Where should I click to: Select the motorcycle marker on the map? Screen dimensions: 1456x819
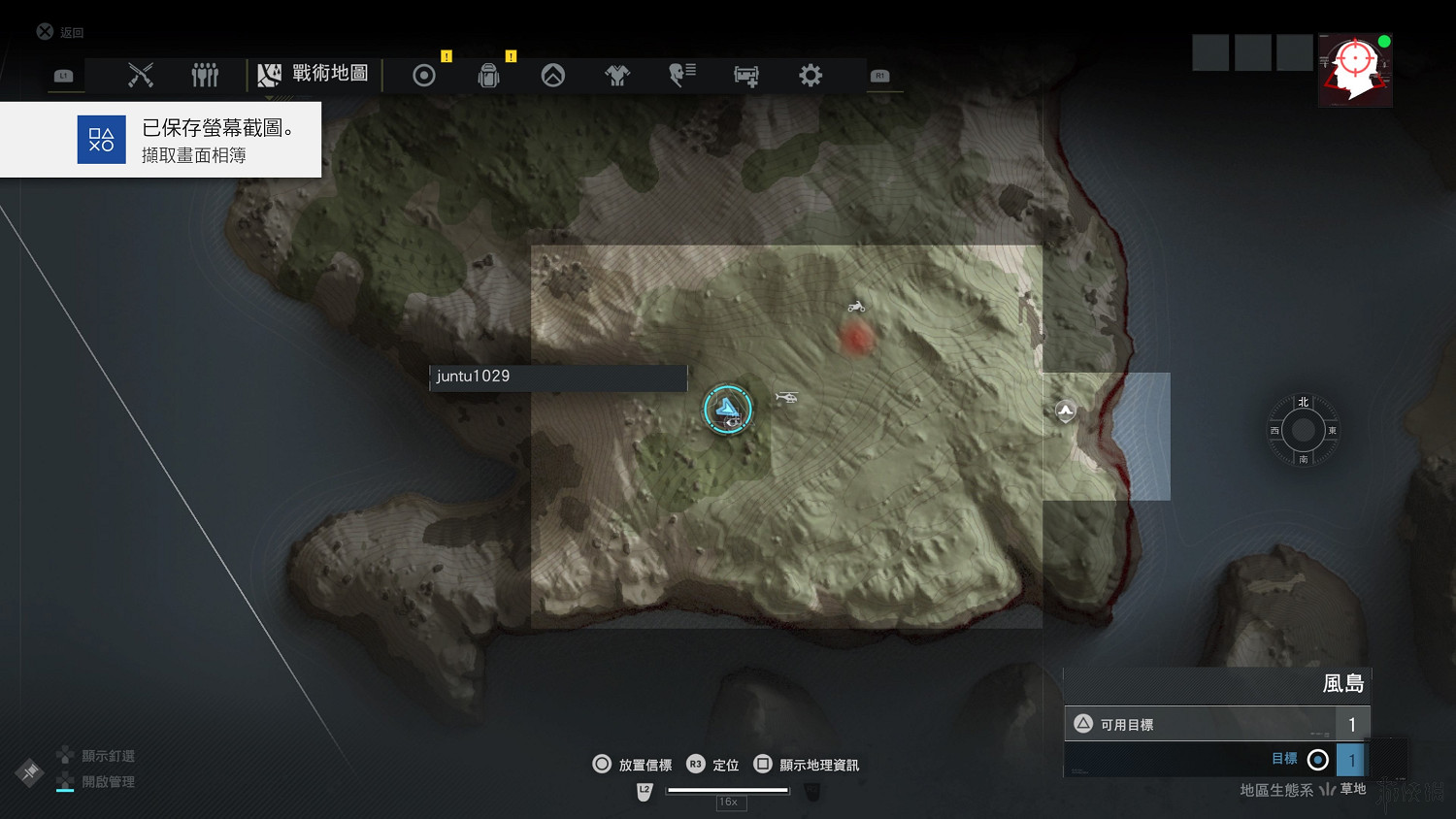click(x=856, y=307)
